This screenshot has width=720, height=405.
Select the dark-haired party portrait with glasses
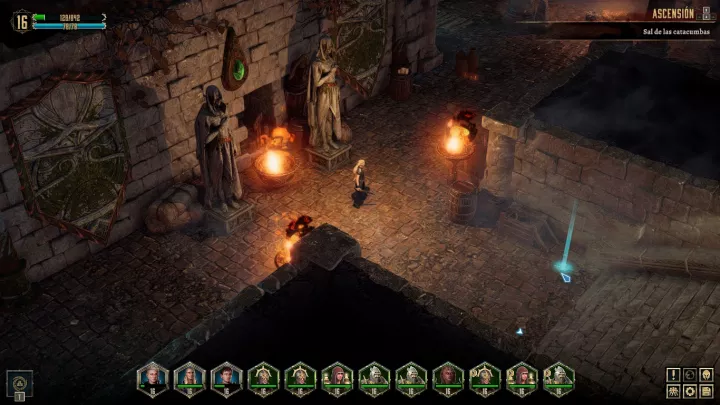(x=226, y=376)
